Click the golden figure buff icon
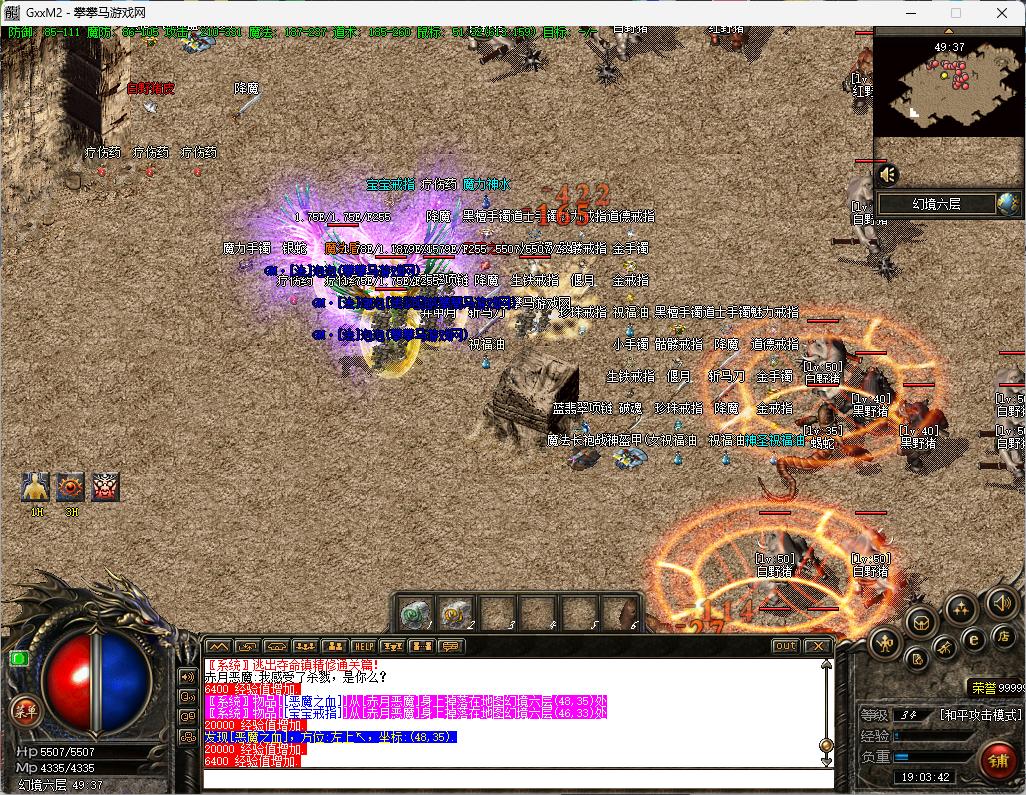 click(36, 486)
